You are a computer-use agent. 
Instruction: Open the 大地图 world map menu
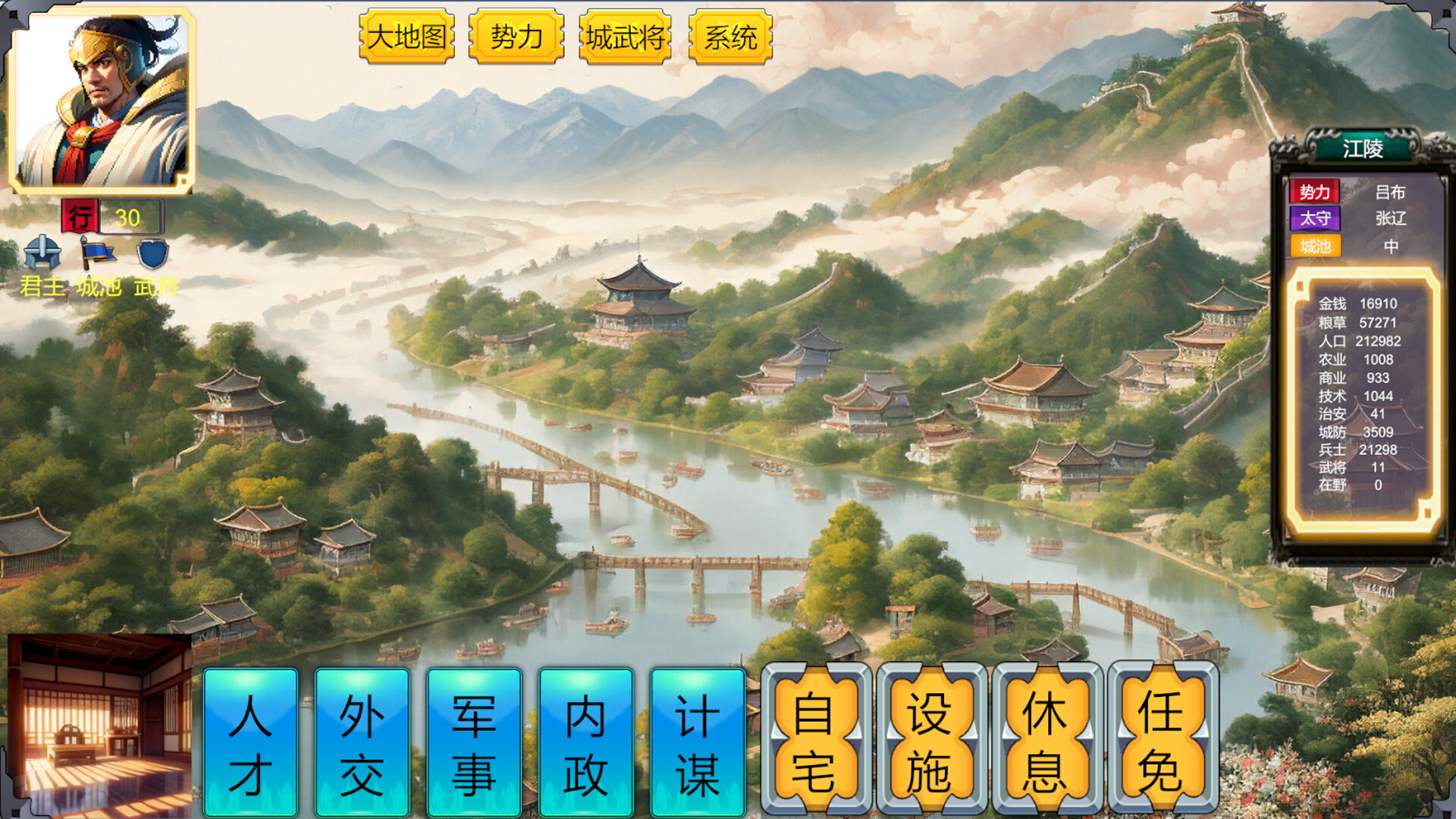click(407, 36)
